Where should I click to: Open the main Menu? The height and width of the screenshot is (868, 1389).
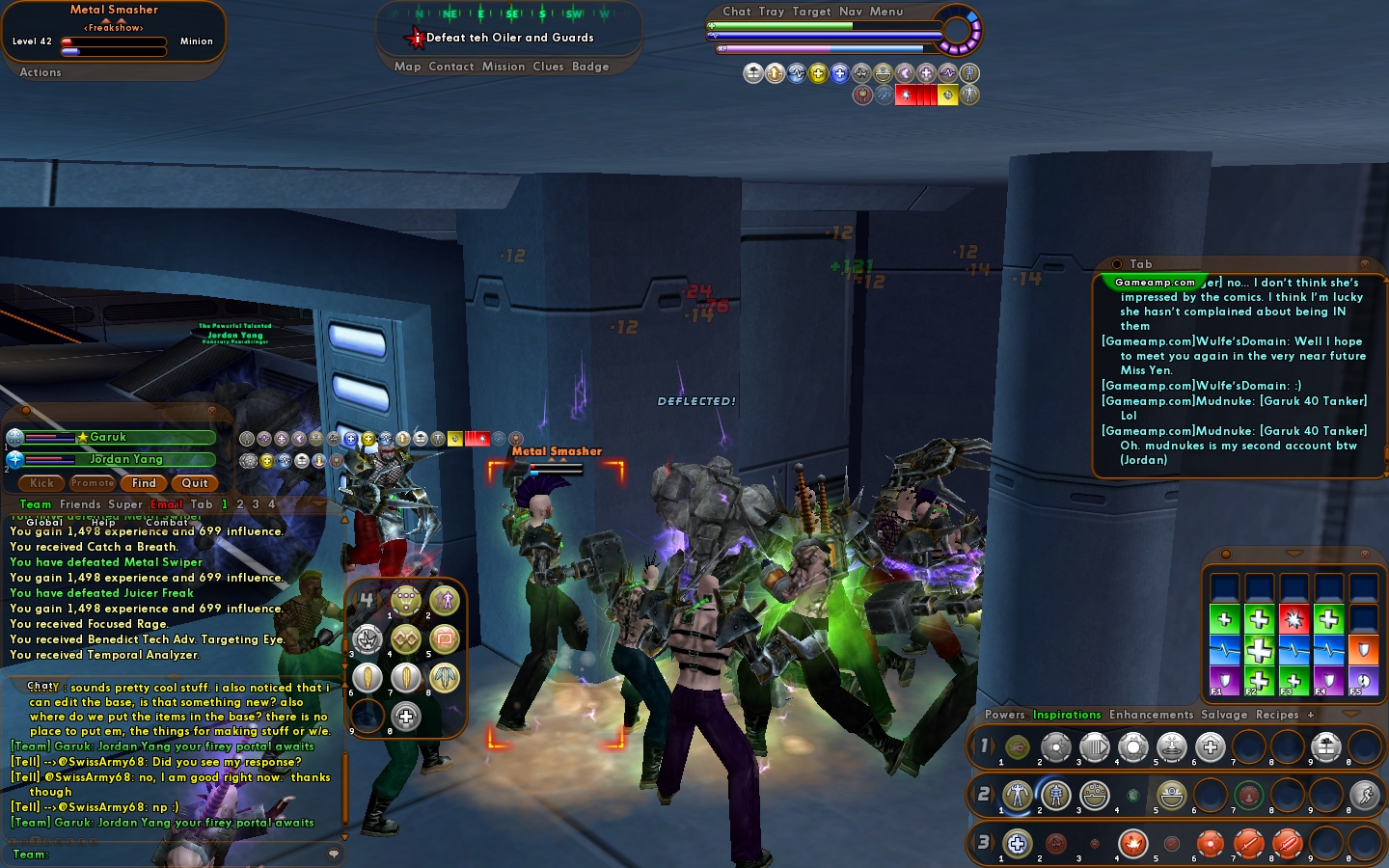(x=886, y=12)
